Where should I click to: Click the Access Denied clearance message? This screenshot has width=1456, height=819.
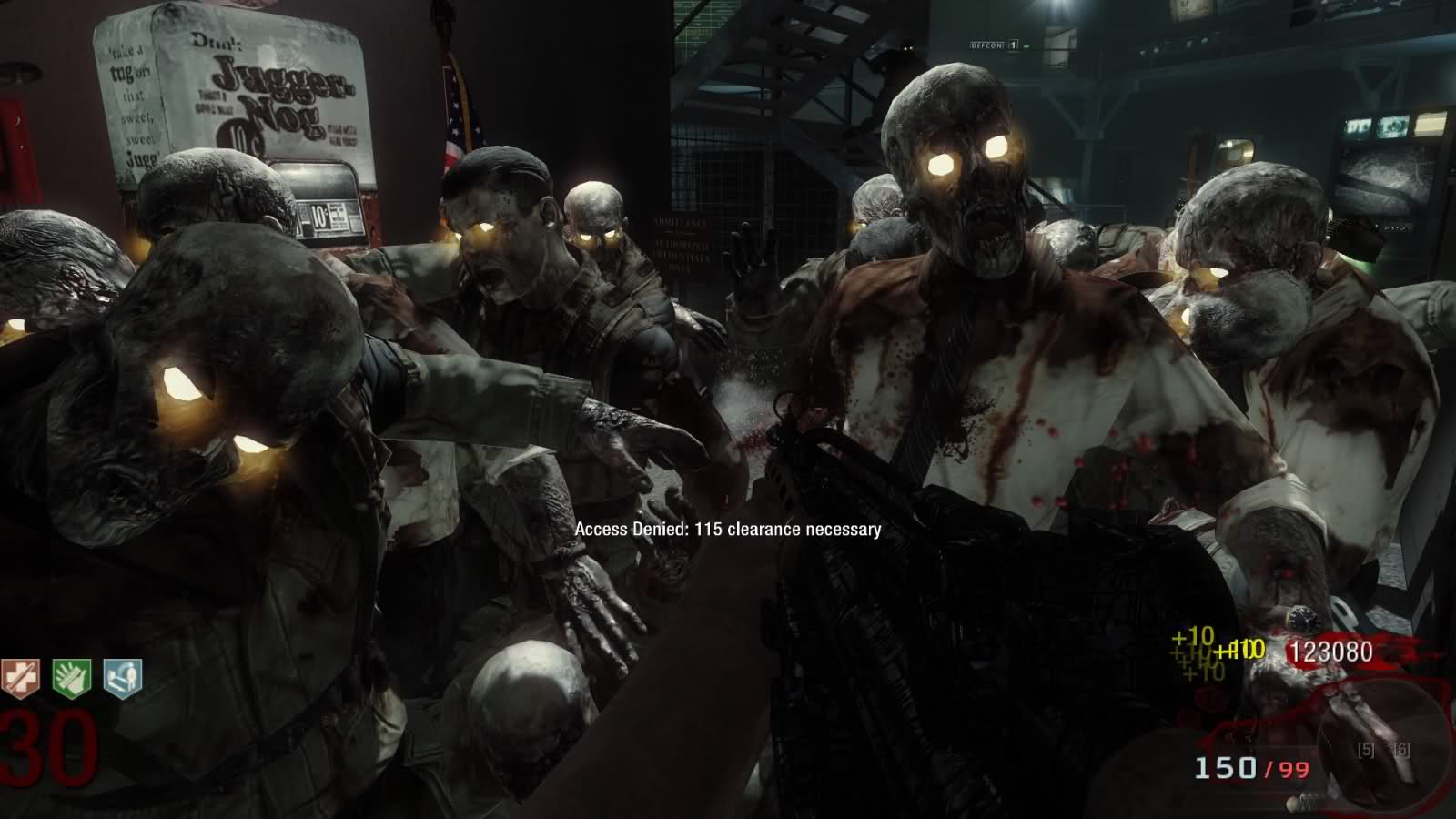coord(727,531)
